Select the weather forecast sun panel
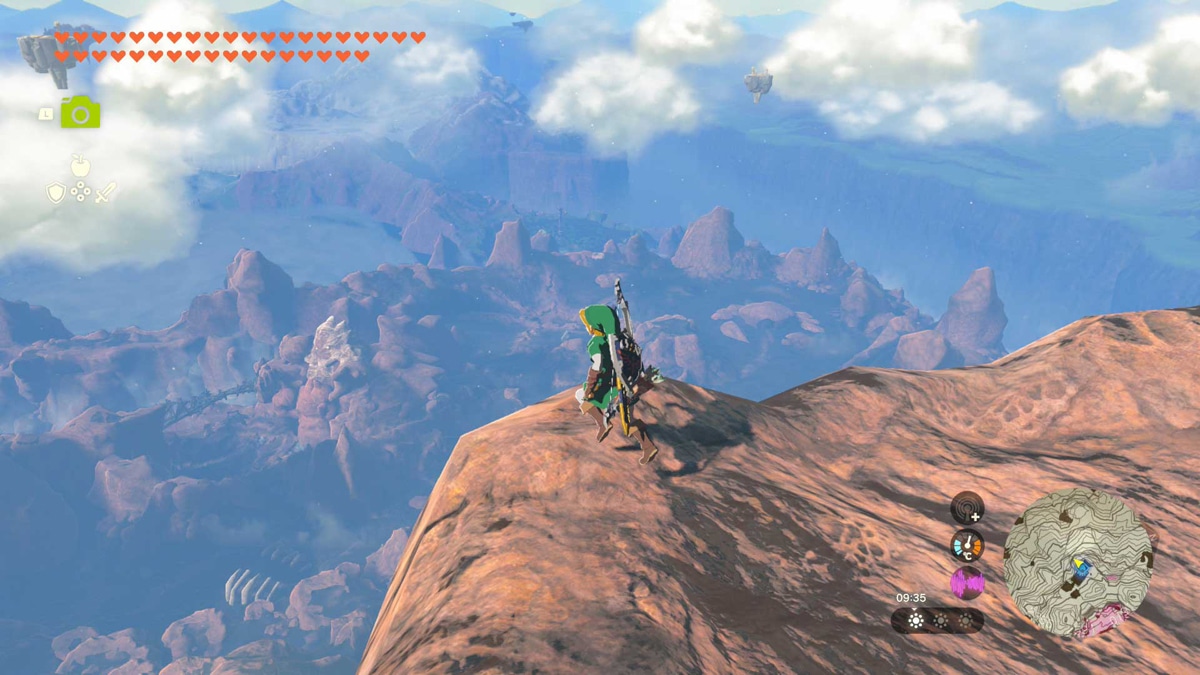The image size is (1200, 675). tap(917, 621)
